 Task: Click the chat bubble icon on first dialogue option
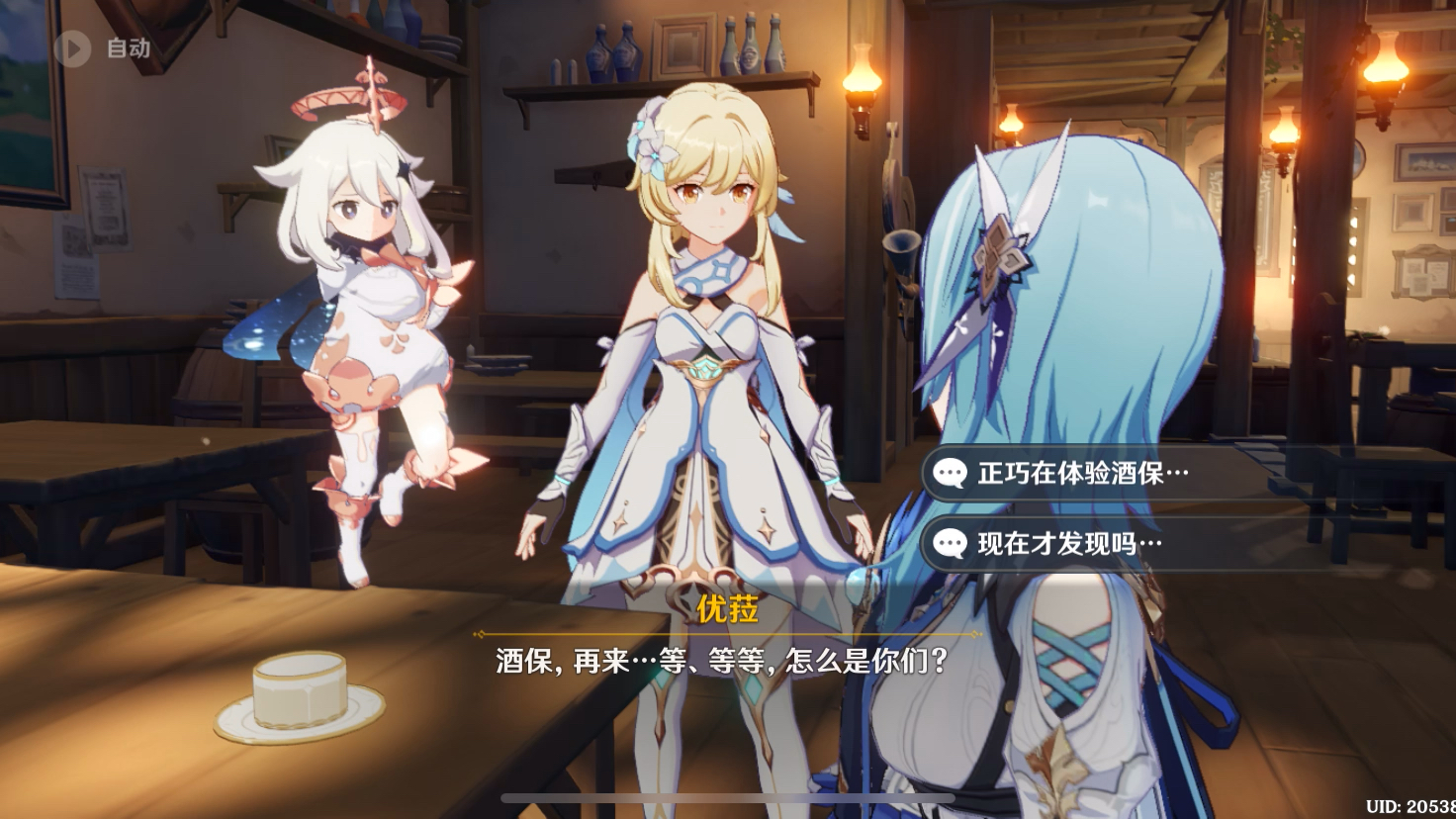point(952,474)
